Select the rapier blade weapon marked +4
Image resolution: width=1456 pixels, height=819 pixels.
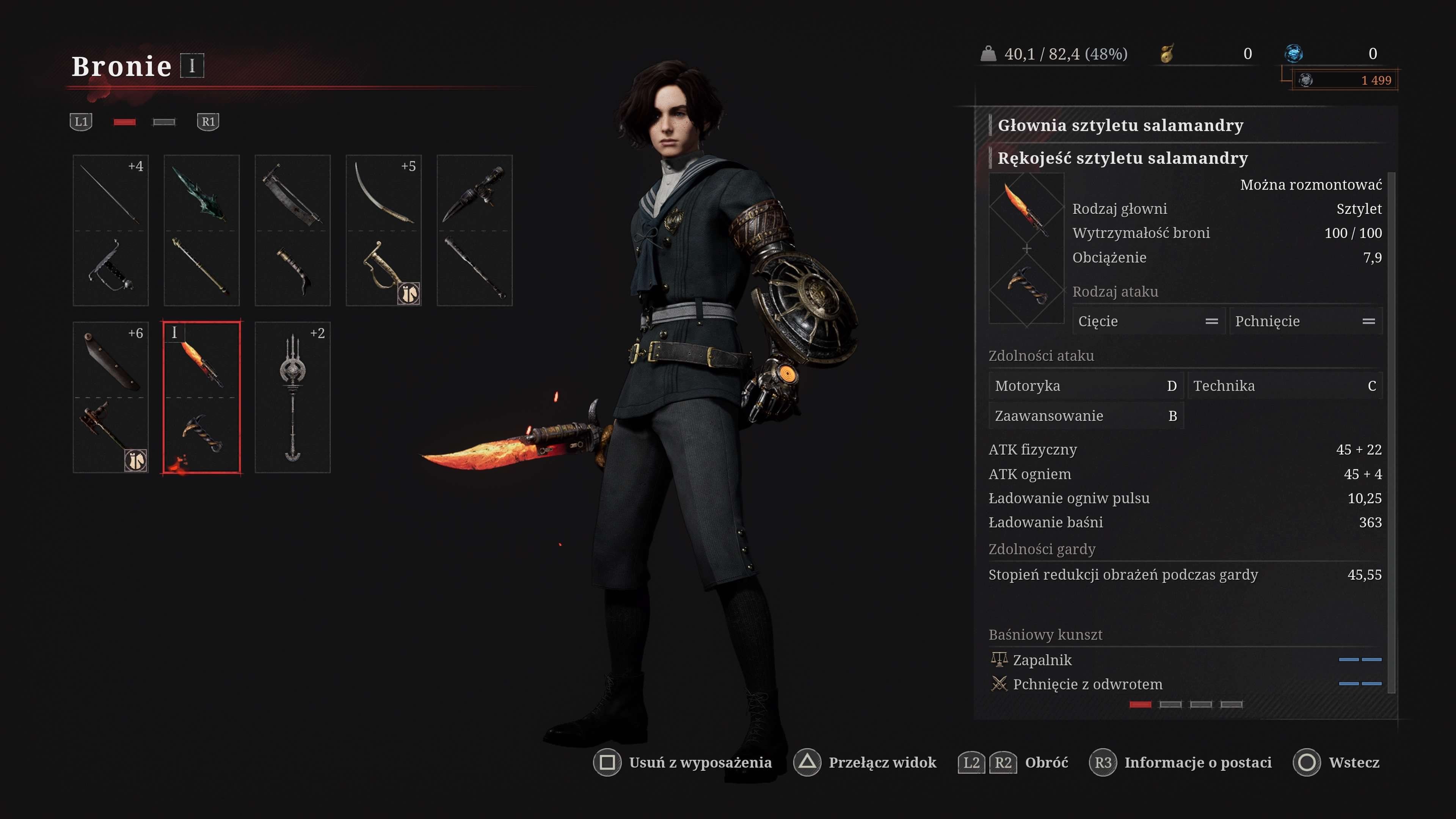coord(111,230)
